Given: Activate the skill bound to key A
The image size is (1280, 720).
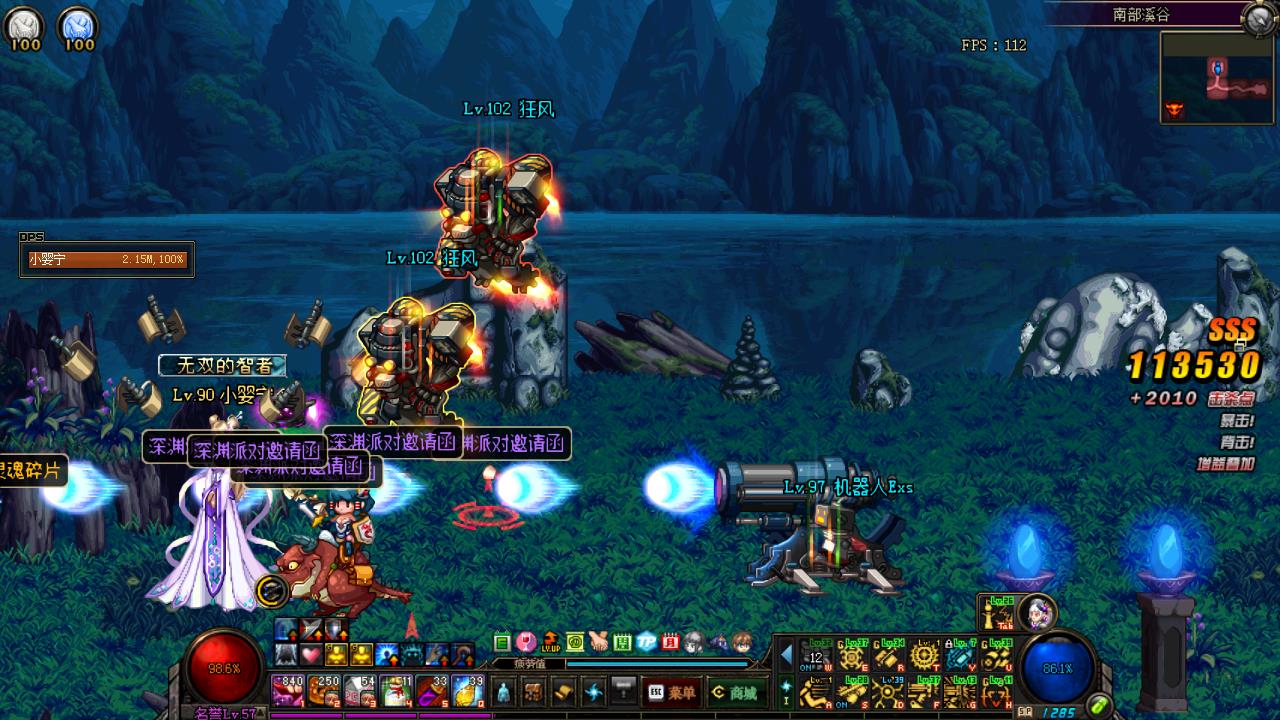Looking at the screenshot, I should pyautogui.click(x=817, y=692).
